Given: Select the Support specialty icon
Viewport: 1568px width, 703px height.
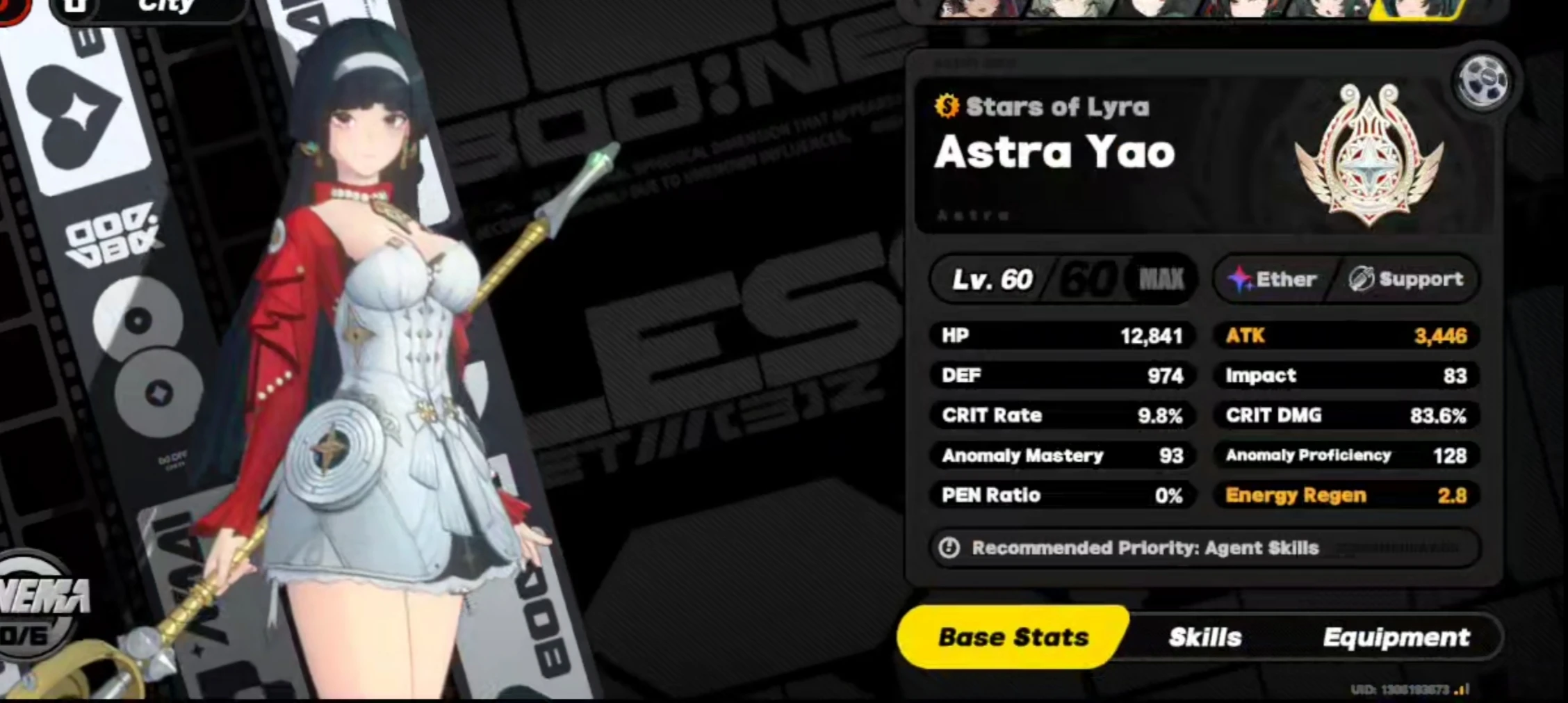Looking at the screenshot, I should [x=1362, y=279].
